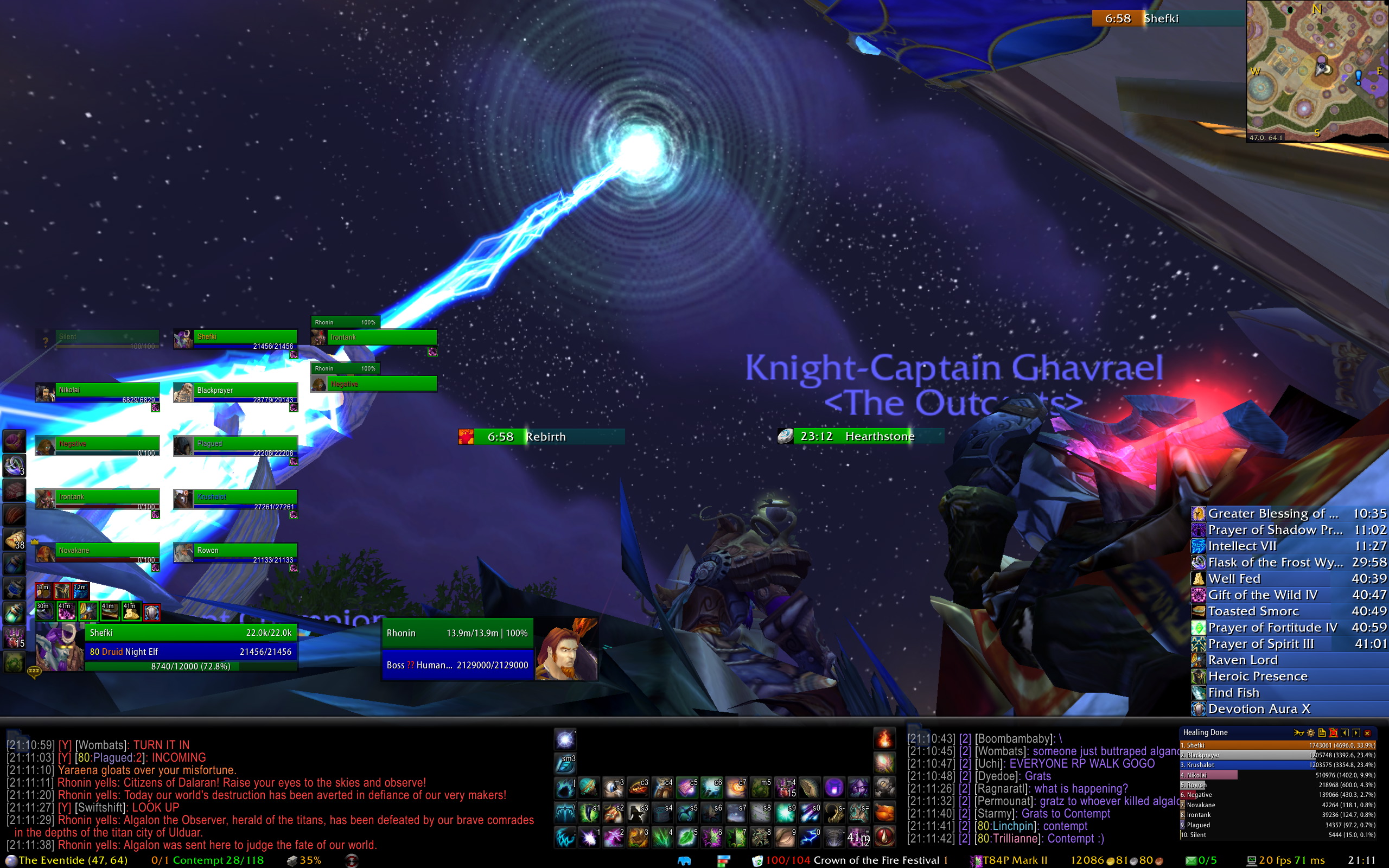The height and width of the screenshot is (868, 1389).
Task: Activate the blue lightning ability on key 0
Action: 810,838
